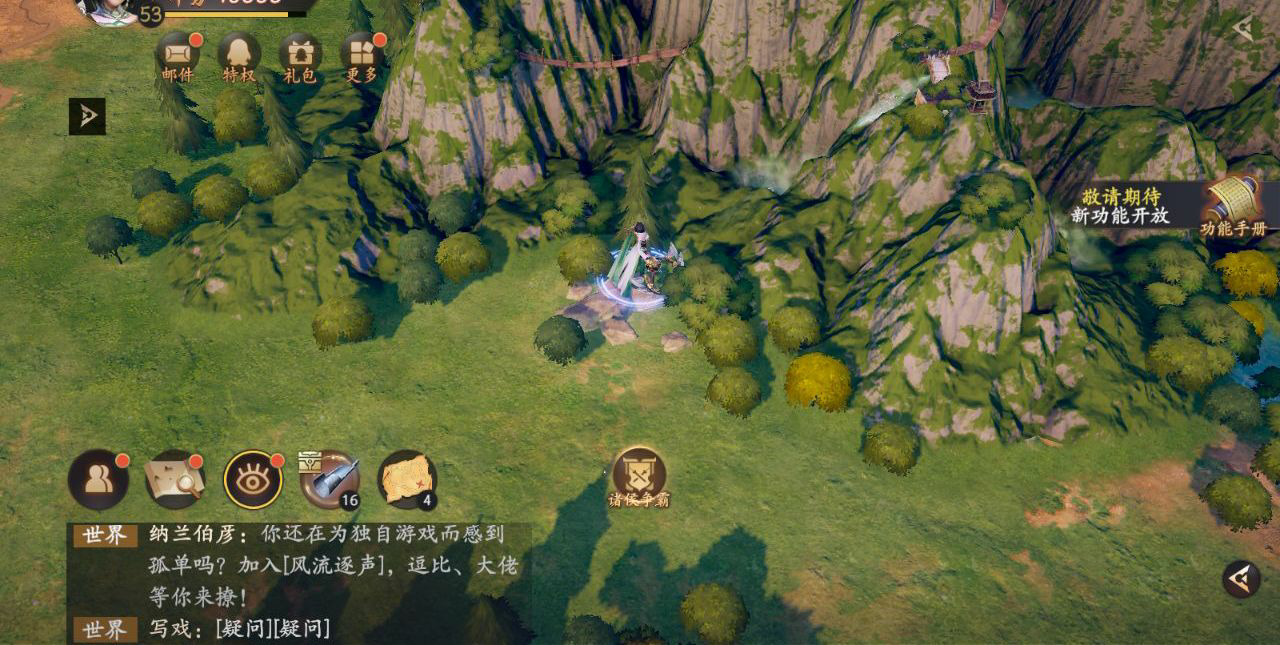Click the top-right collapse arrow
The height and width of the screenshot is (645, 1280).
[x=1243, y=29]
